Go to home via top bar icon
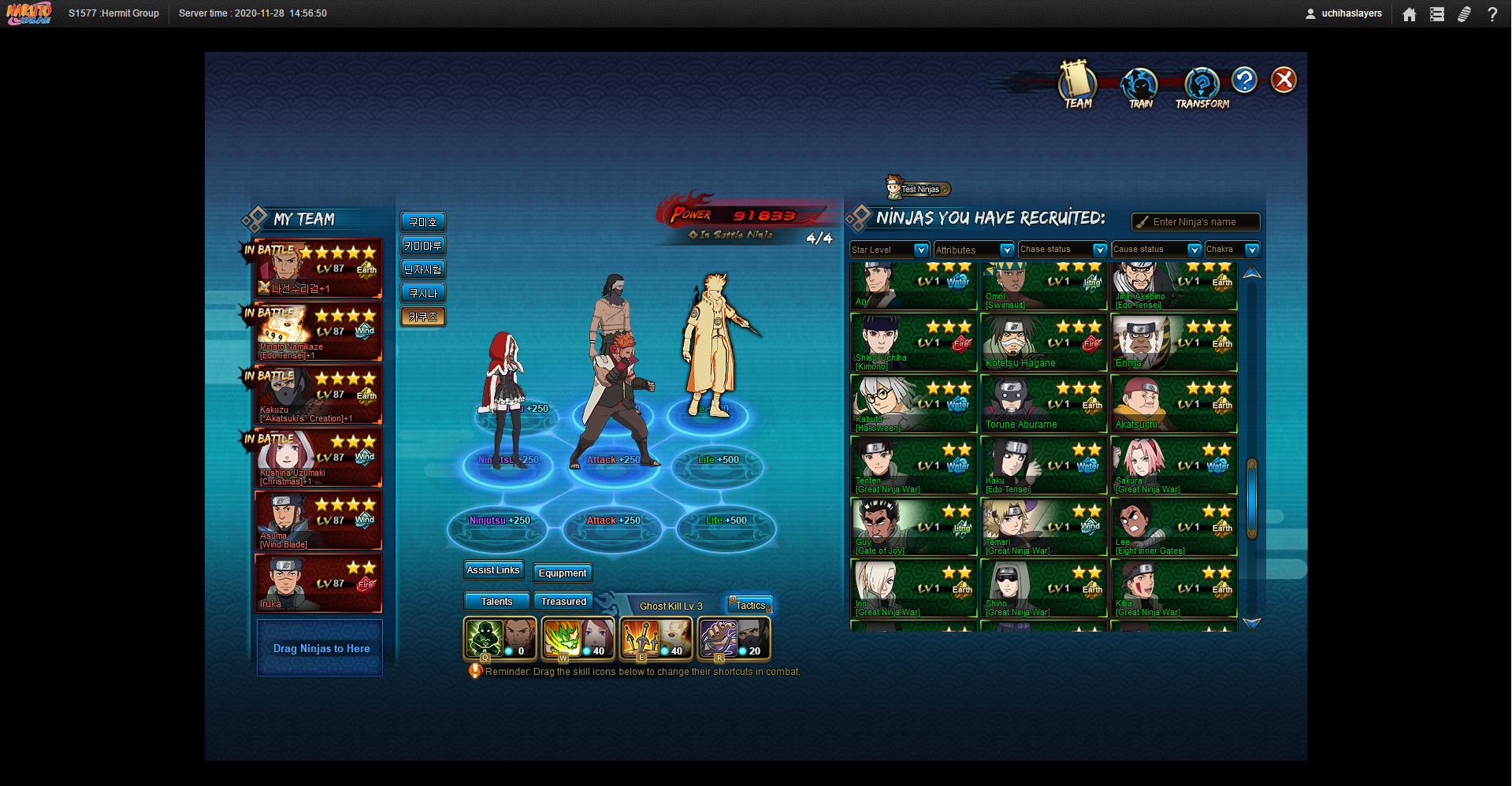The height and width of the screenshot is (786, 1512). (1410, 14)
